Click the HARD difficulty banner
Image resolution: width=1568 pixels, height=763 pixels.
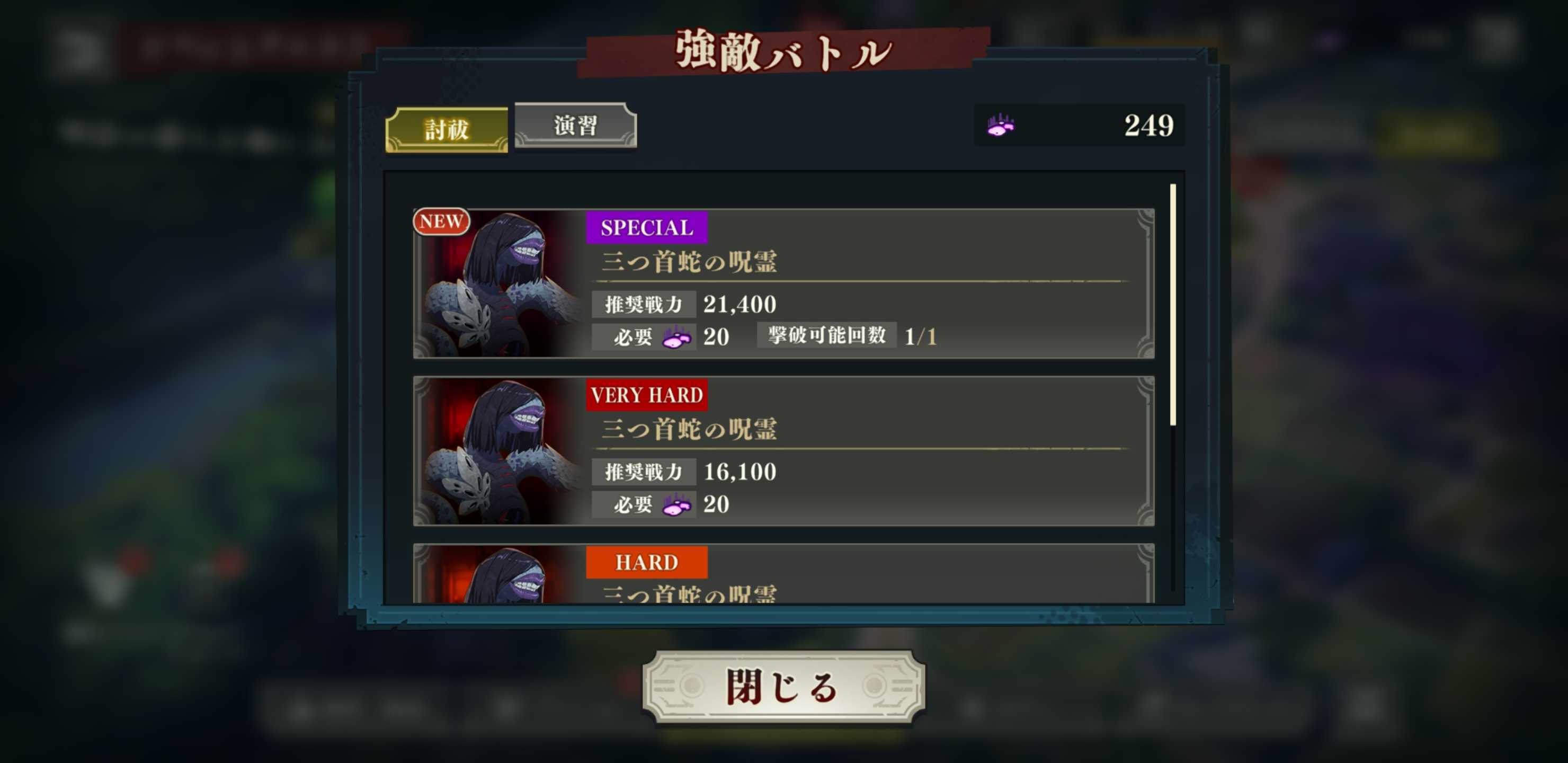[x=646, y=562]
